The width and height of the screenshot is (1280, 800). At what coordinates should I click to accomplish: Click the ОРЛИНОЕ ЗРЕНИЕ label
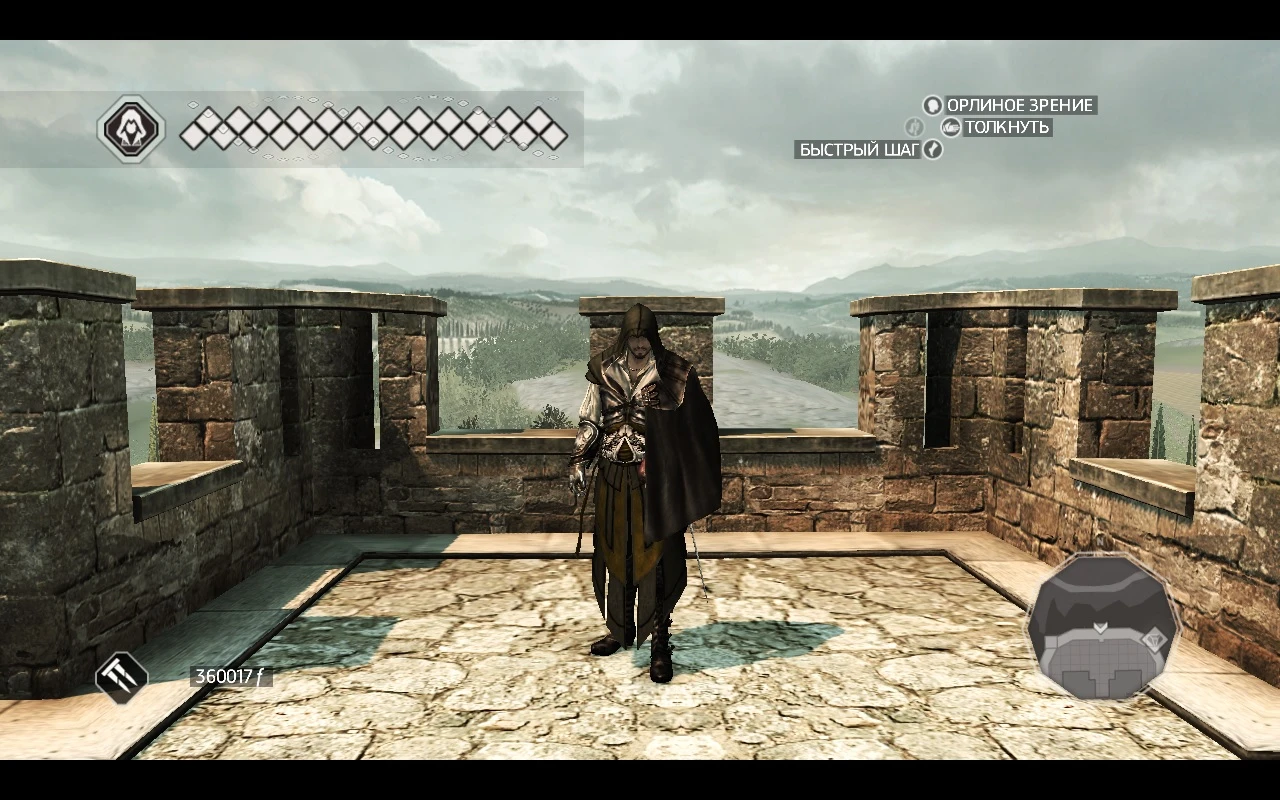(1020, 105)
